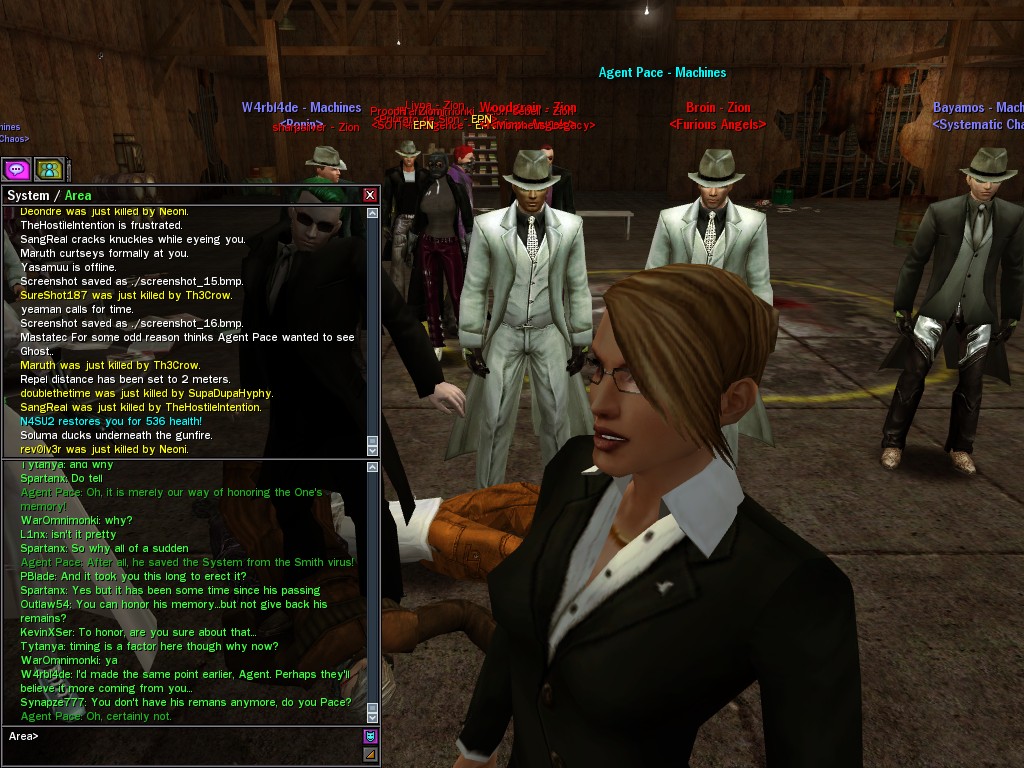
Task: Open the yellow team members button
Action: tap(49, 169)
